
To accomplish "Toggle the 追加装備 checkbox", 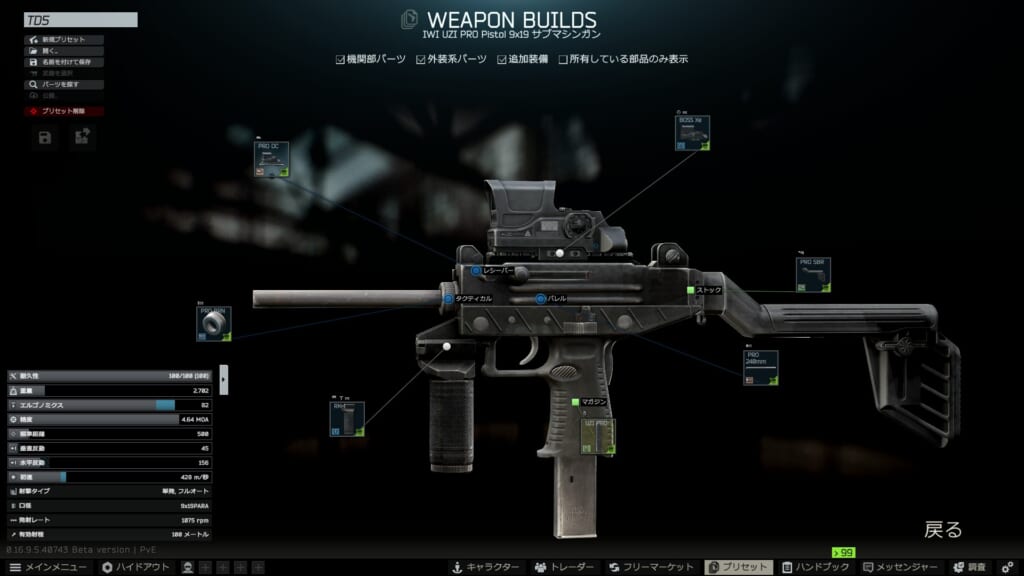I will [502, 59].
